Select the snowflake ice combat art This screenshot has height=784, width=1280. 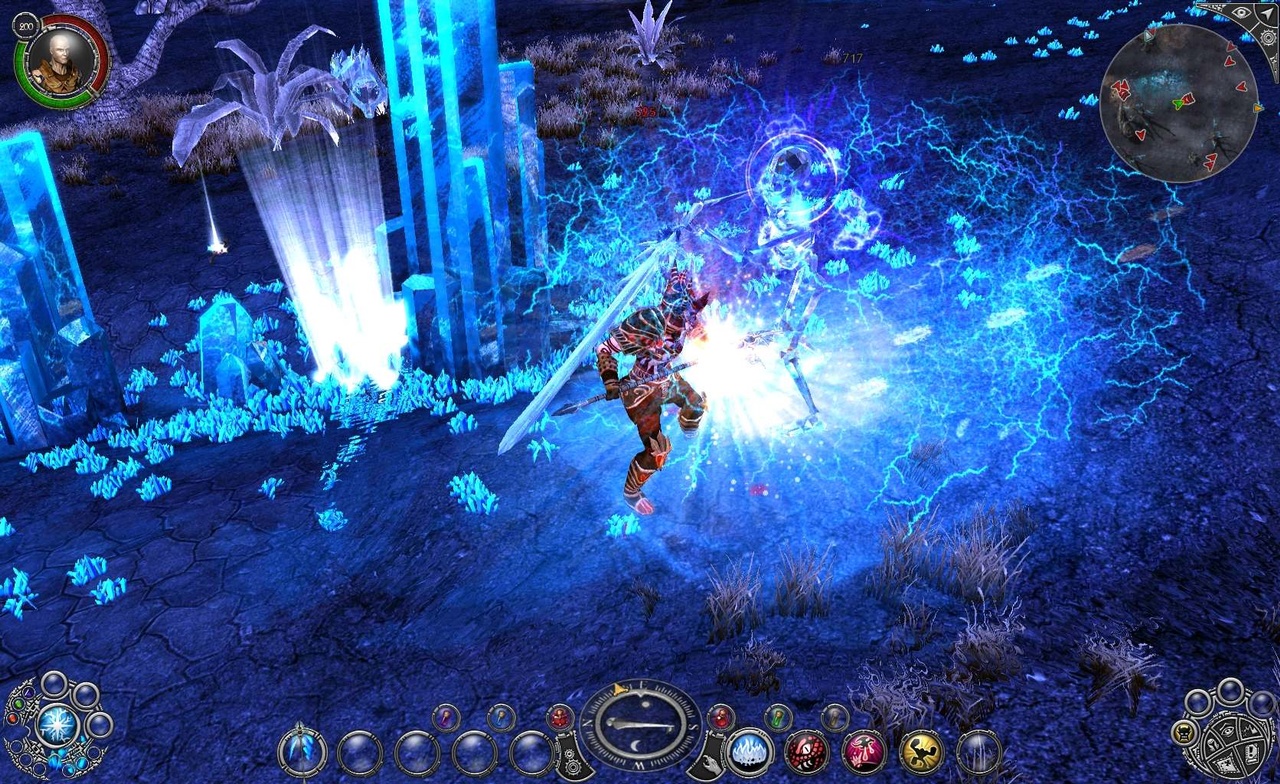[x=56, y=725]
